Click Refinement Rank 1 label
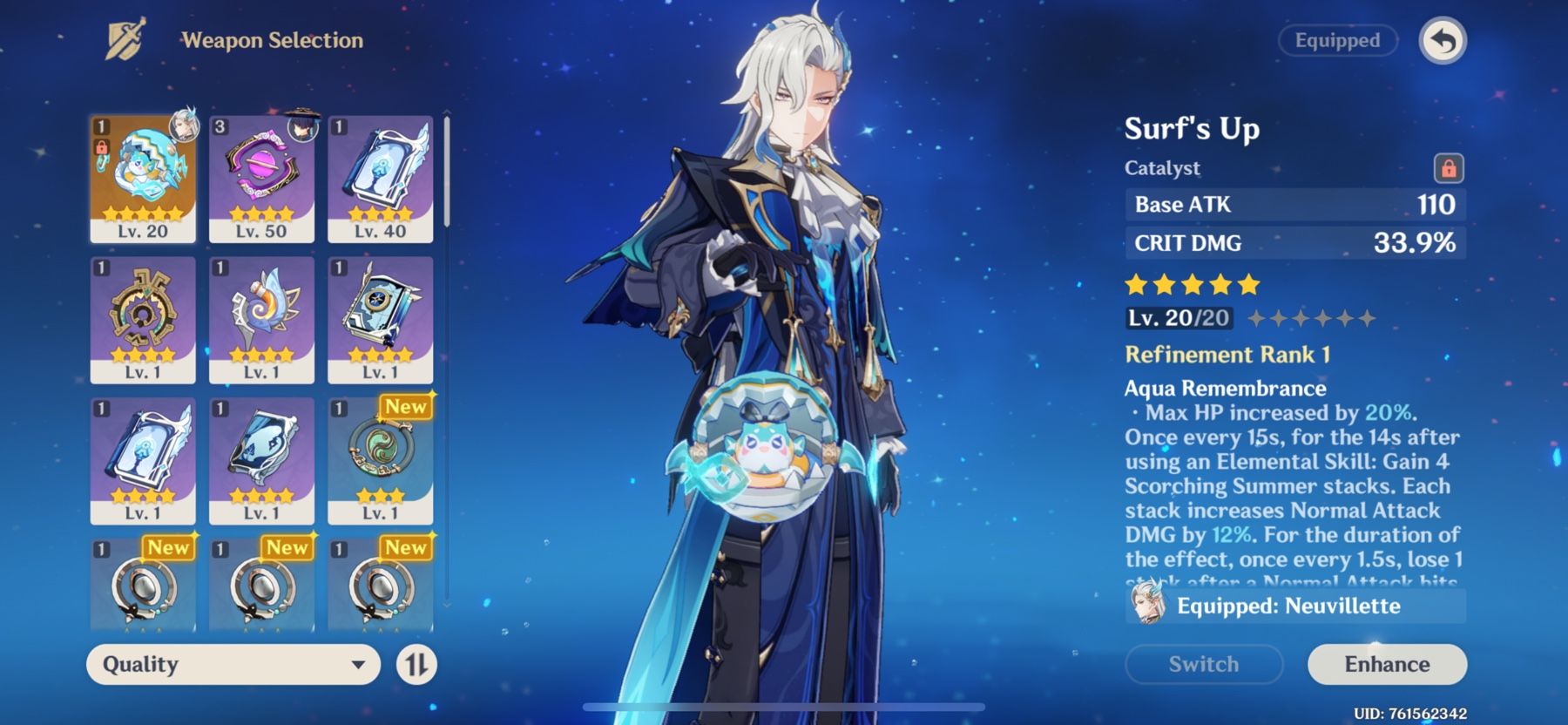This screenshot has width=1568, height=725. point(1226,354)
